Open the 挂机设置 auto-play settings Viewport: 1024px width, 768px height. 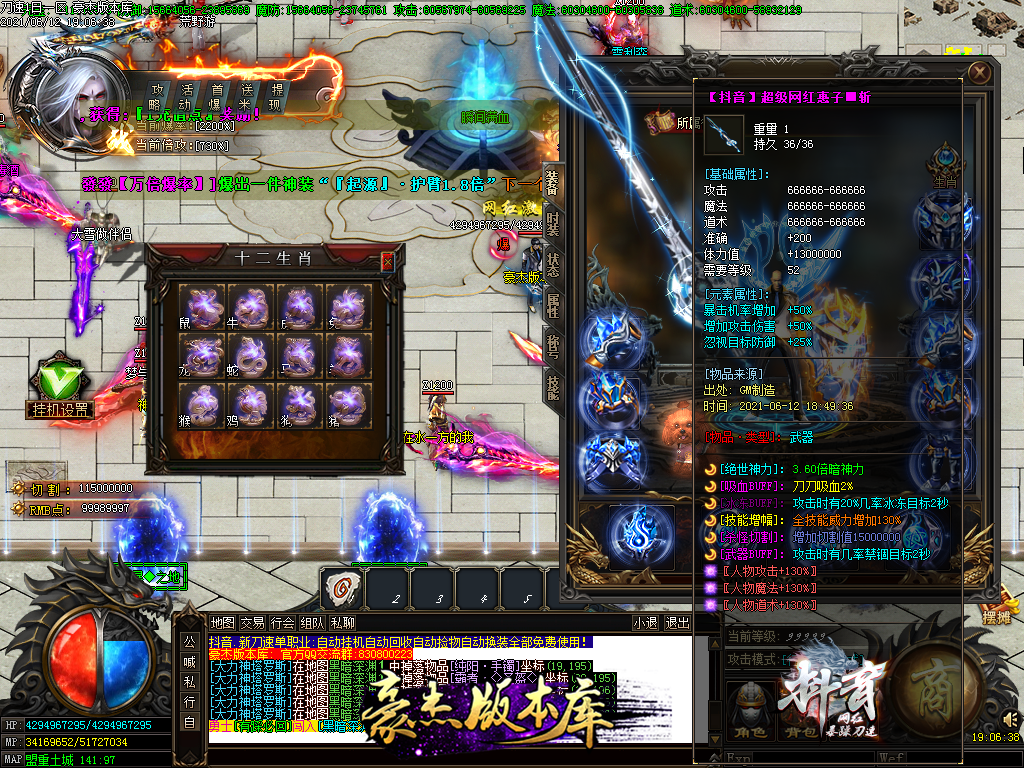coord(60,391)
